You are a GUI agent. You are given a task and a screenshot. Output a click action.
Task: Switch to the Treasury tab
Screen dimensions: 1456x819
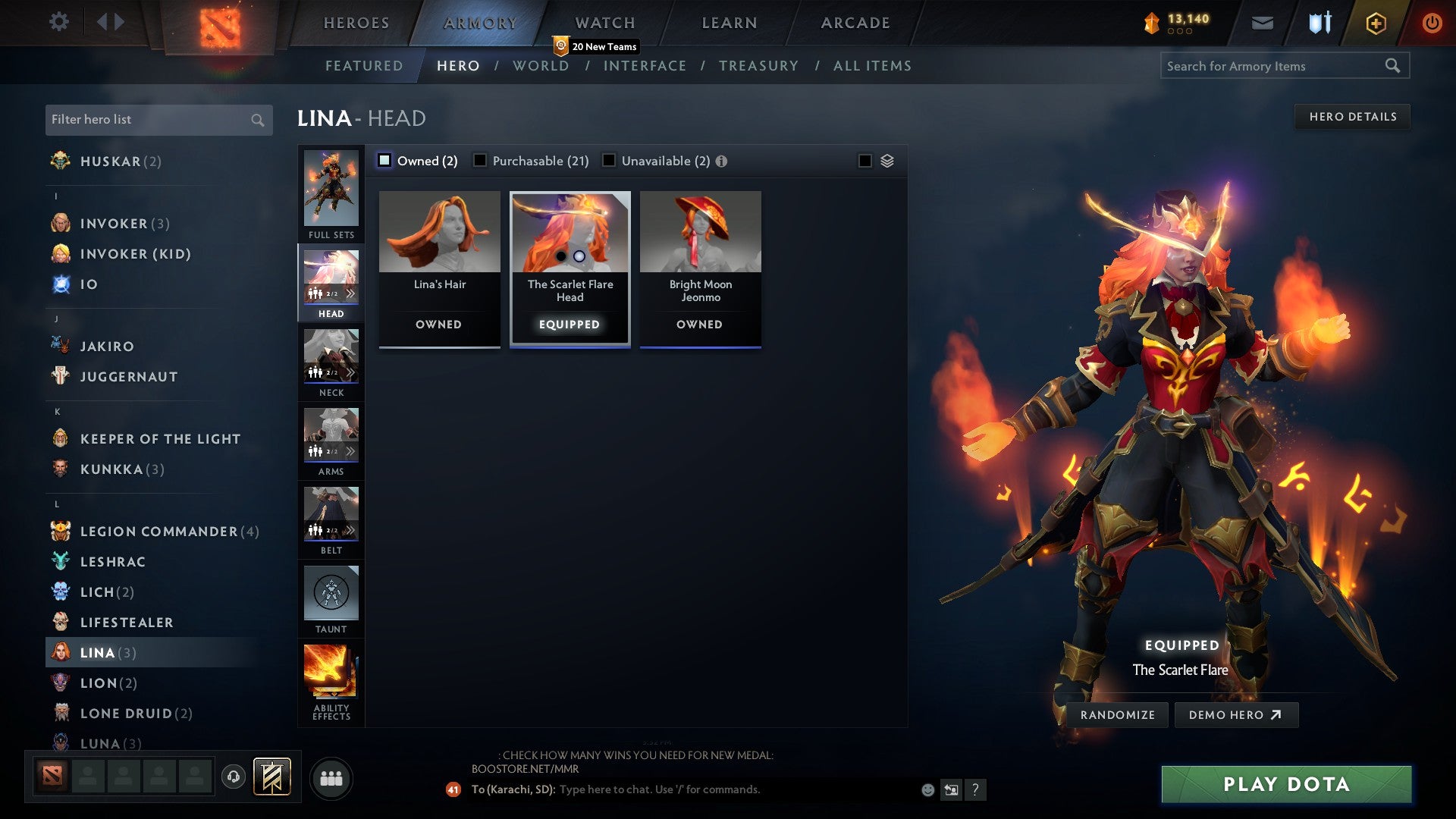pyautogui.click(x=758, y=66)
